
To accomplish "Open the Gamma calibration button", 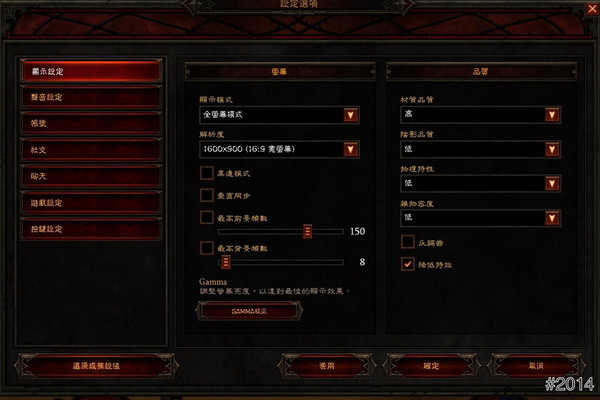I will tap(249, 311).
